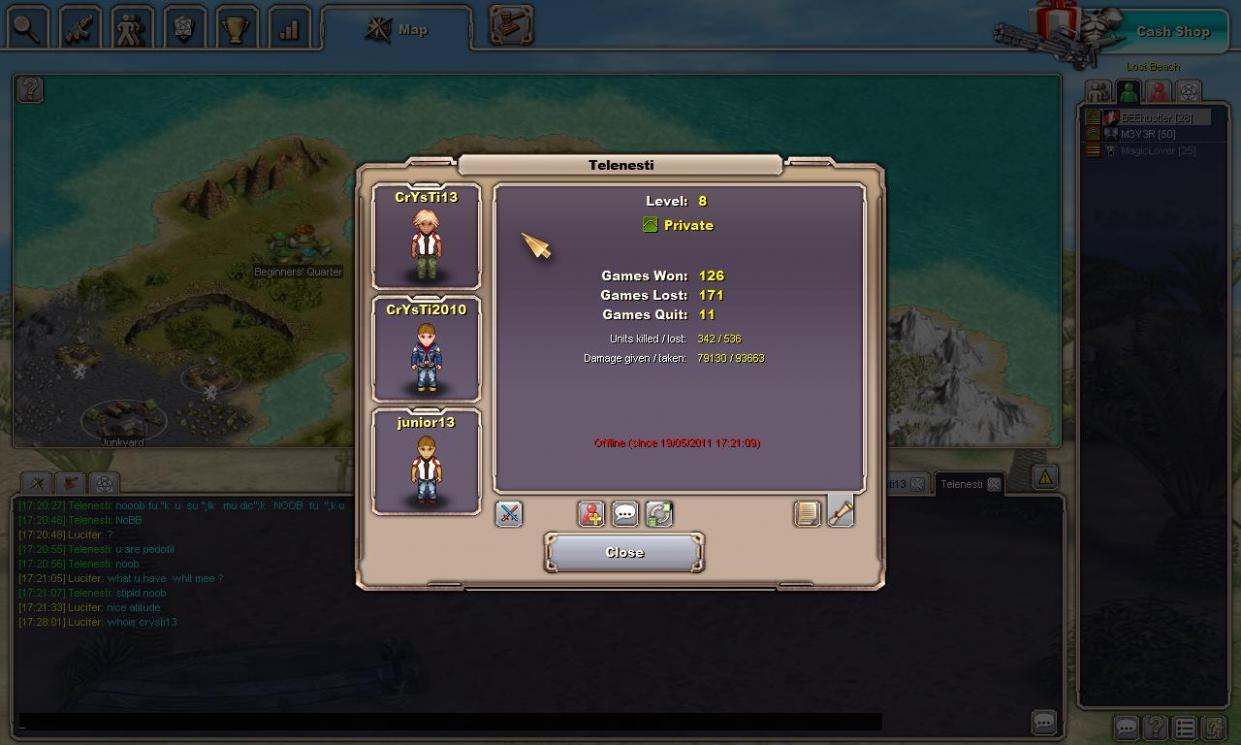
Task: Open the paper notes page button
Action: (807, 514)
